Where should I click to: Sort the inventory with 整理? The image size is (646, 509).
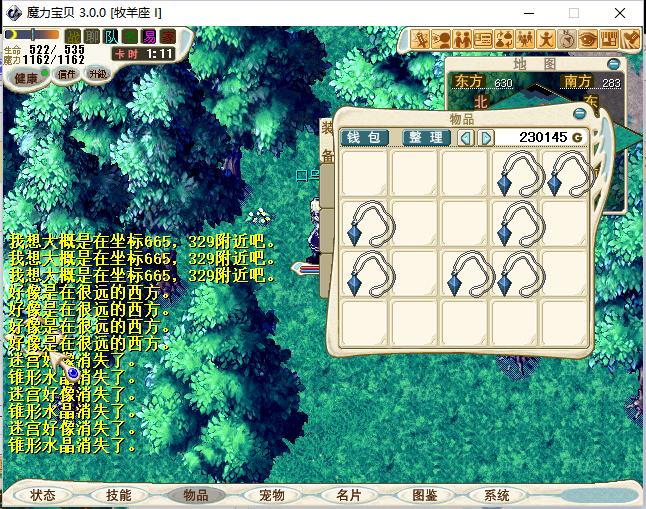(x=426, y=137)
